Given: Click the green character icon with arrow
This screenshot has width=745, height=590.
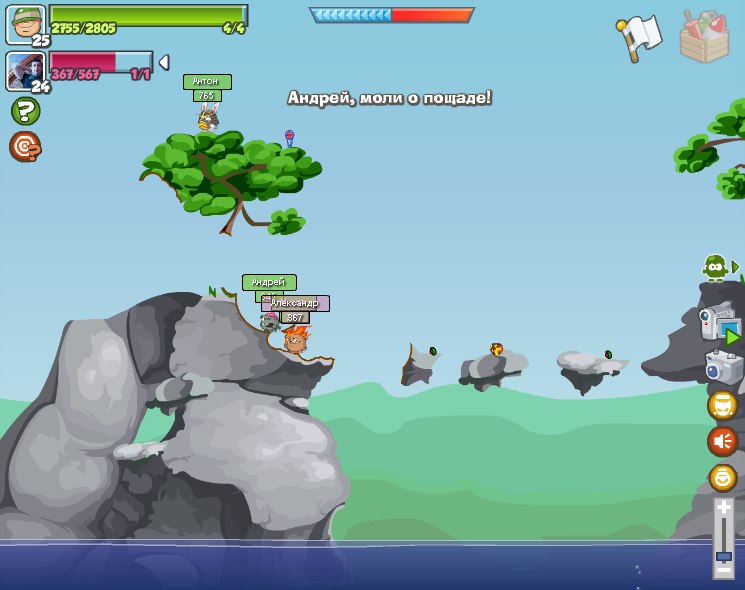Looking at the screenshot, I should [717, 267].
